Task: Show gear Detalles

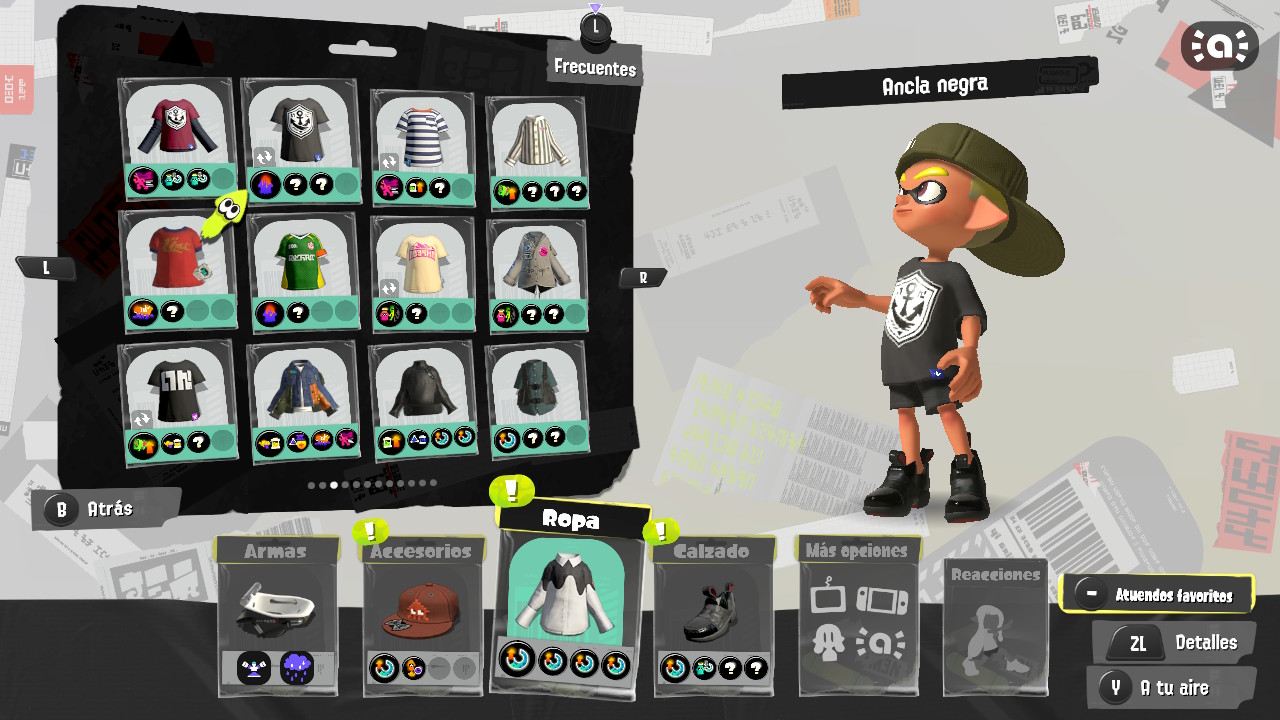Action: [1173, 643]
